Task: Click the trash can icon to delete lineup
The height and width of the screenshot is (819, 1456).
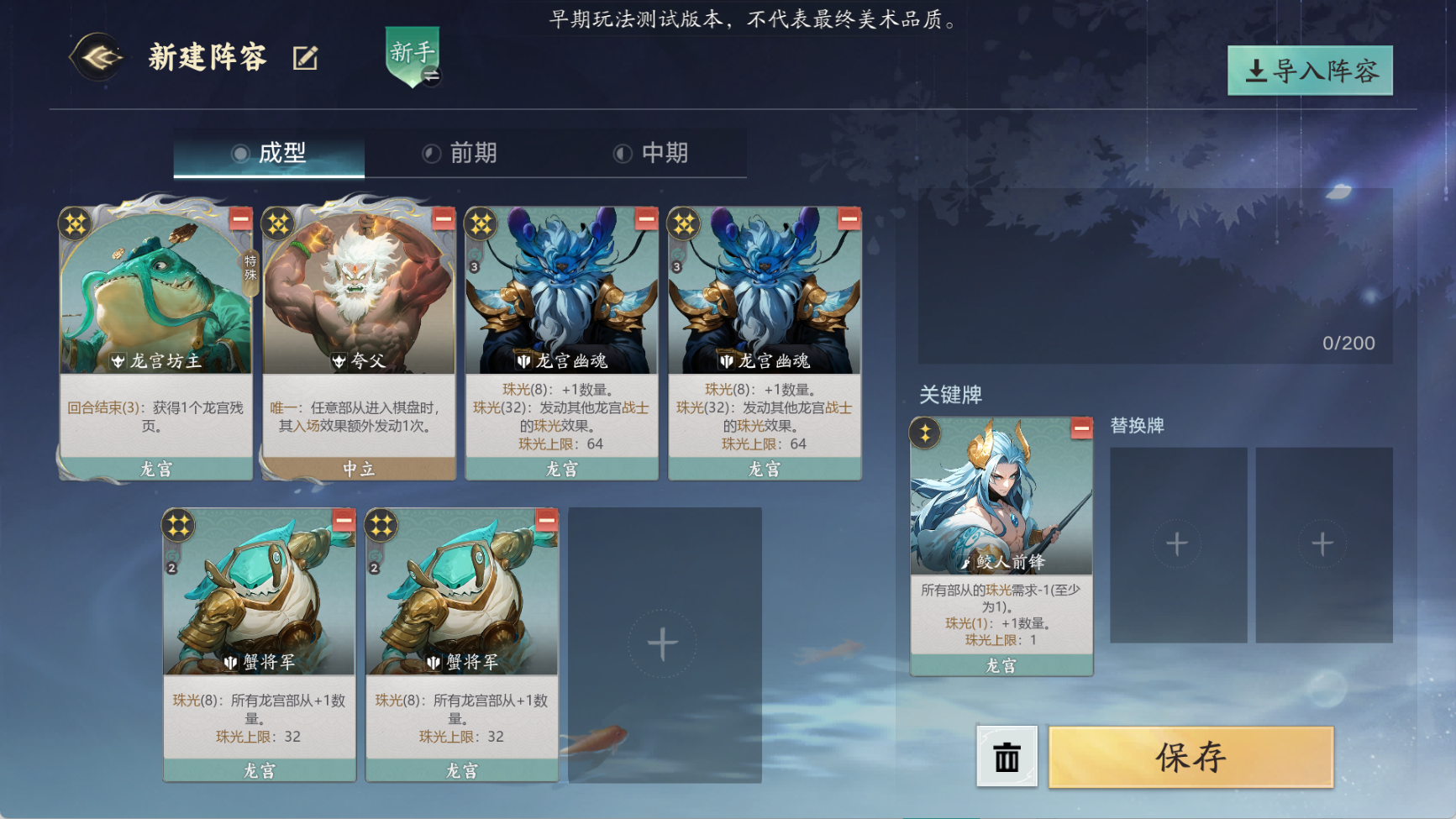Action: coord(1005,757)
